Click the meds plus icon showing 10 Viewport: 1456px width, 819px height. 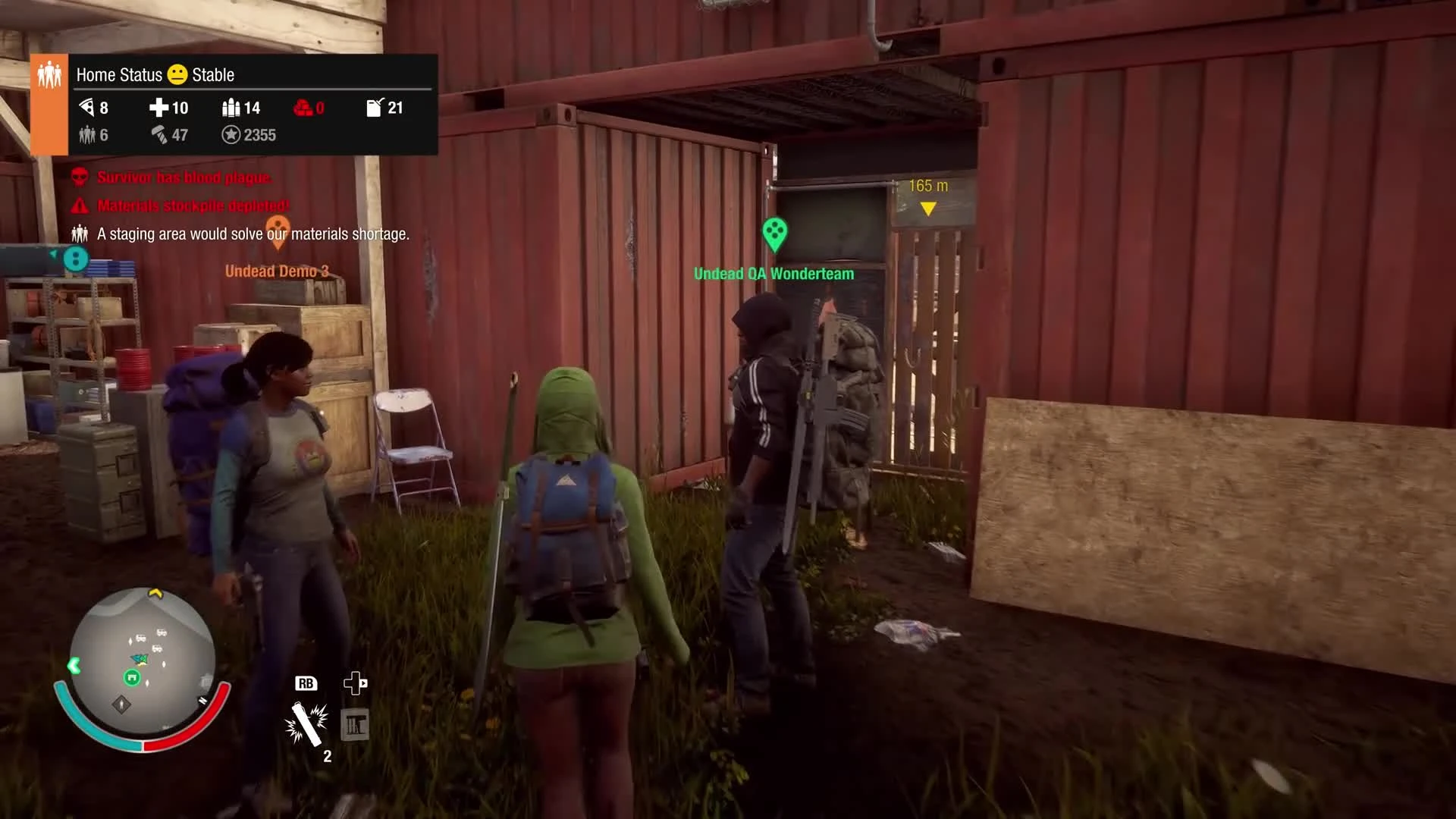coord(159,108)
